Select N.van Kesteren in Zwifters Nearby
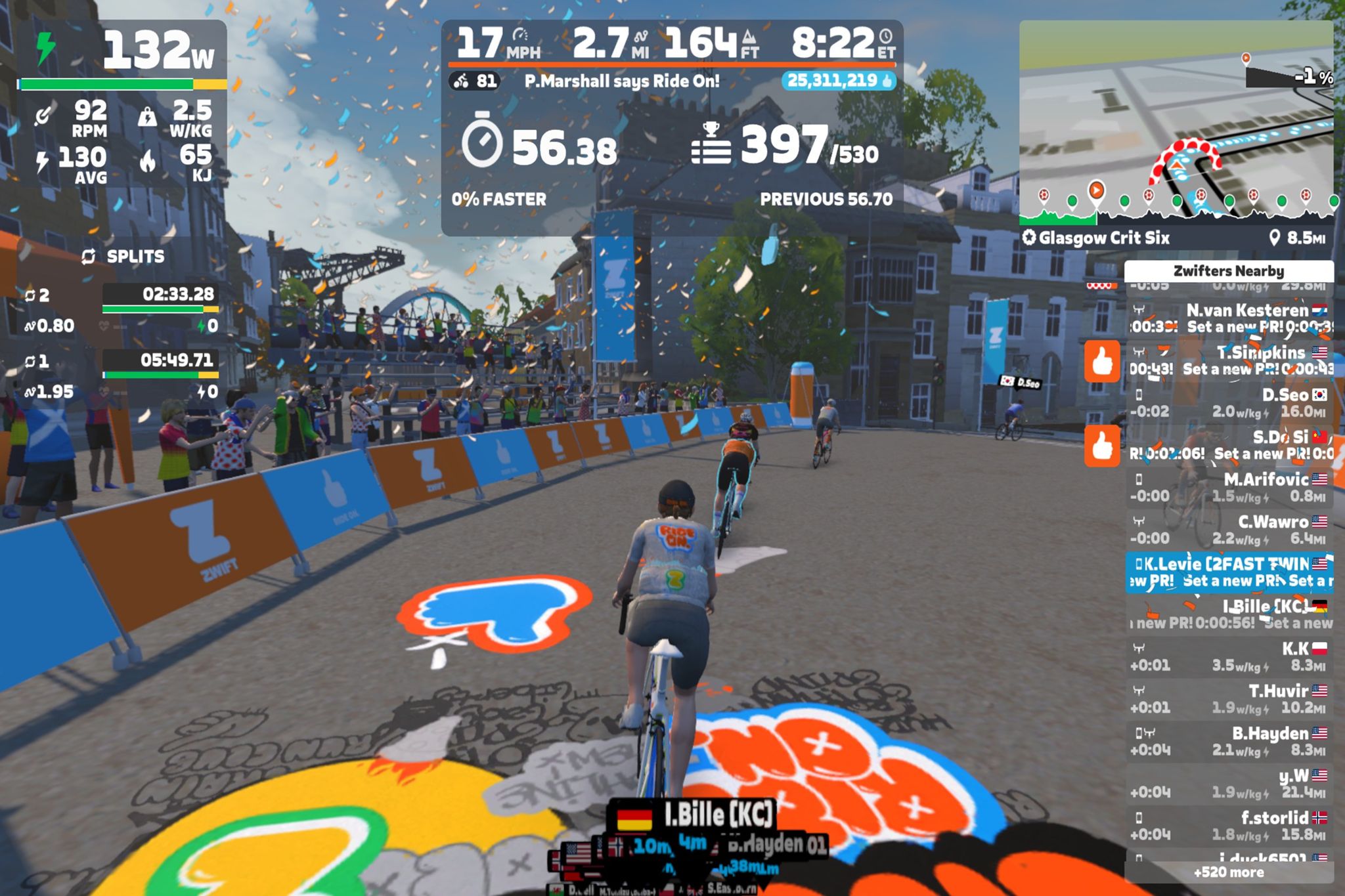This screenshot has height=896, width=1345. pyautogui.click(x=1229, y=318)
